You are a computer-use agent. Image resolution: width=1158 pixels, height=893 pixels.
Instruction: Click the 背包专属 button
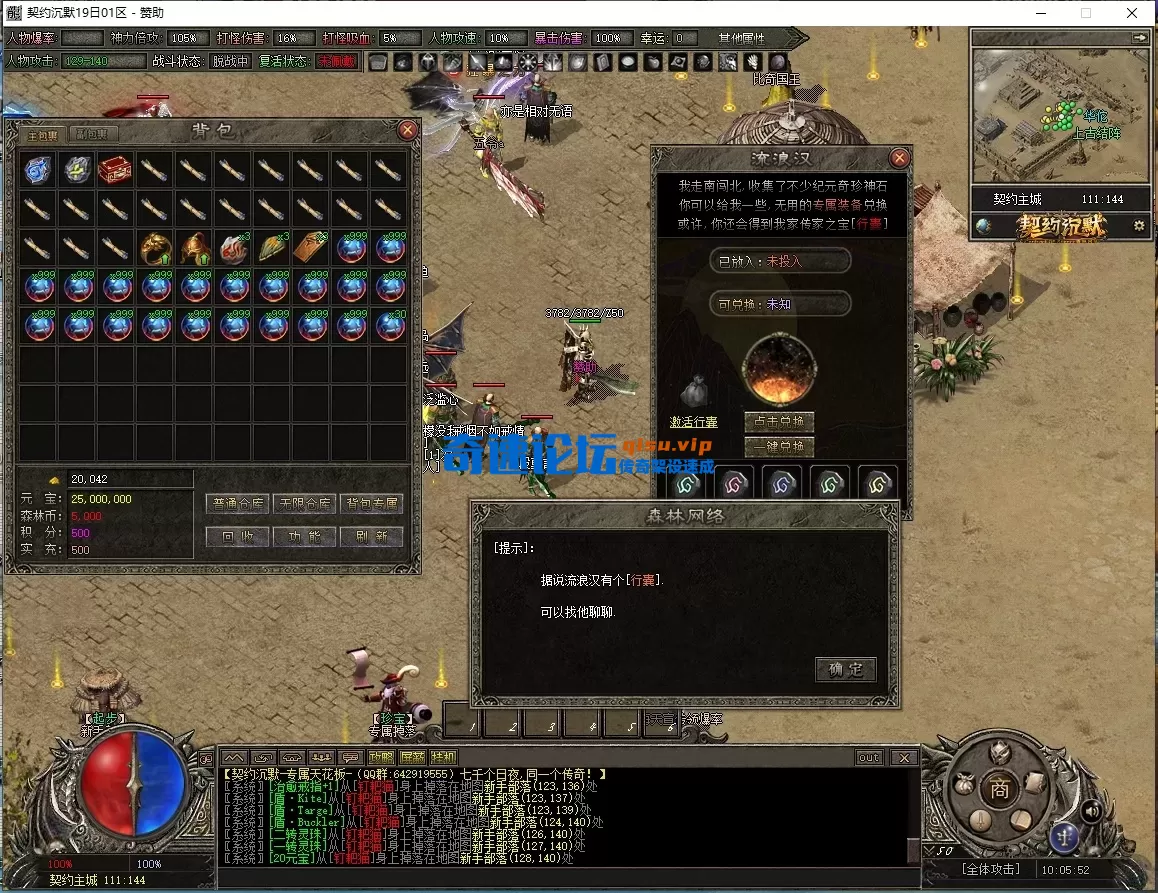[371, 503]
